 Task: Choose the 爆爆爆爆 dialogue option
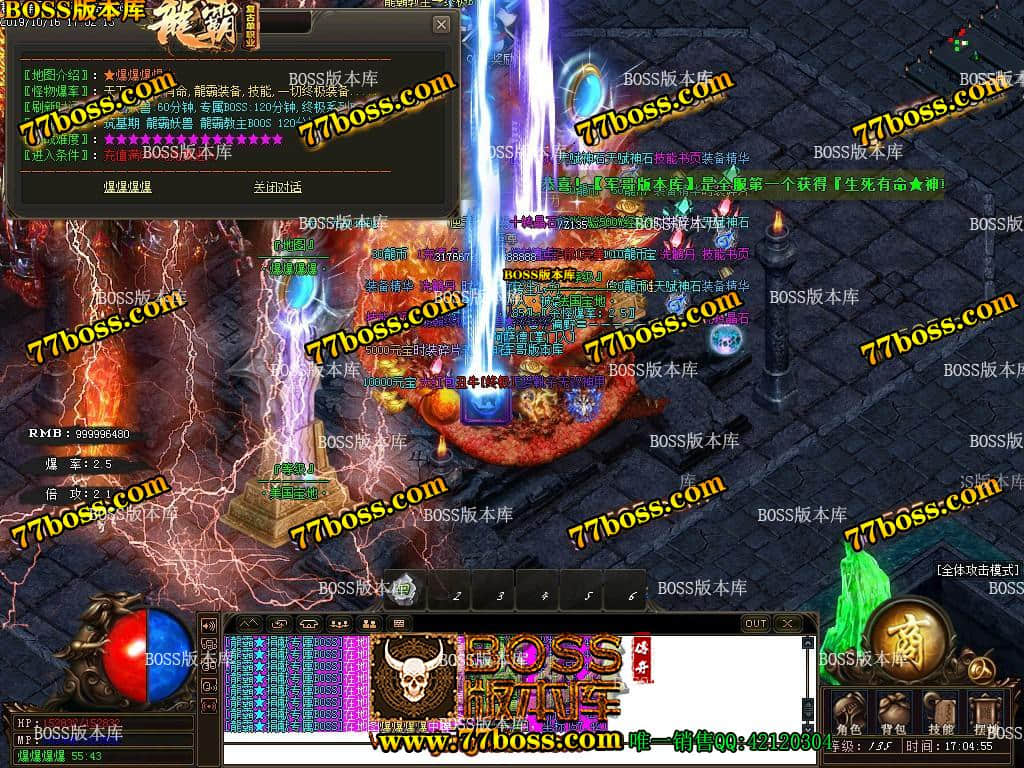128,187
